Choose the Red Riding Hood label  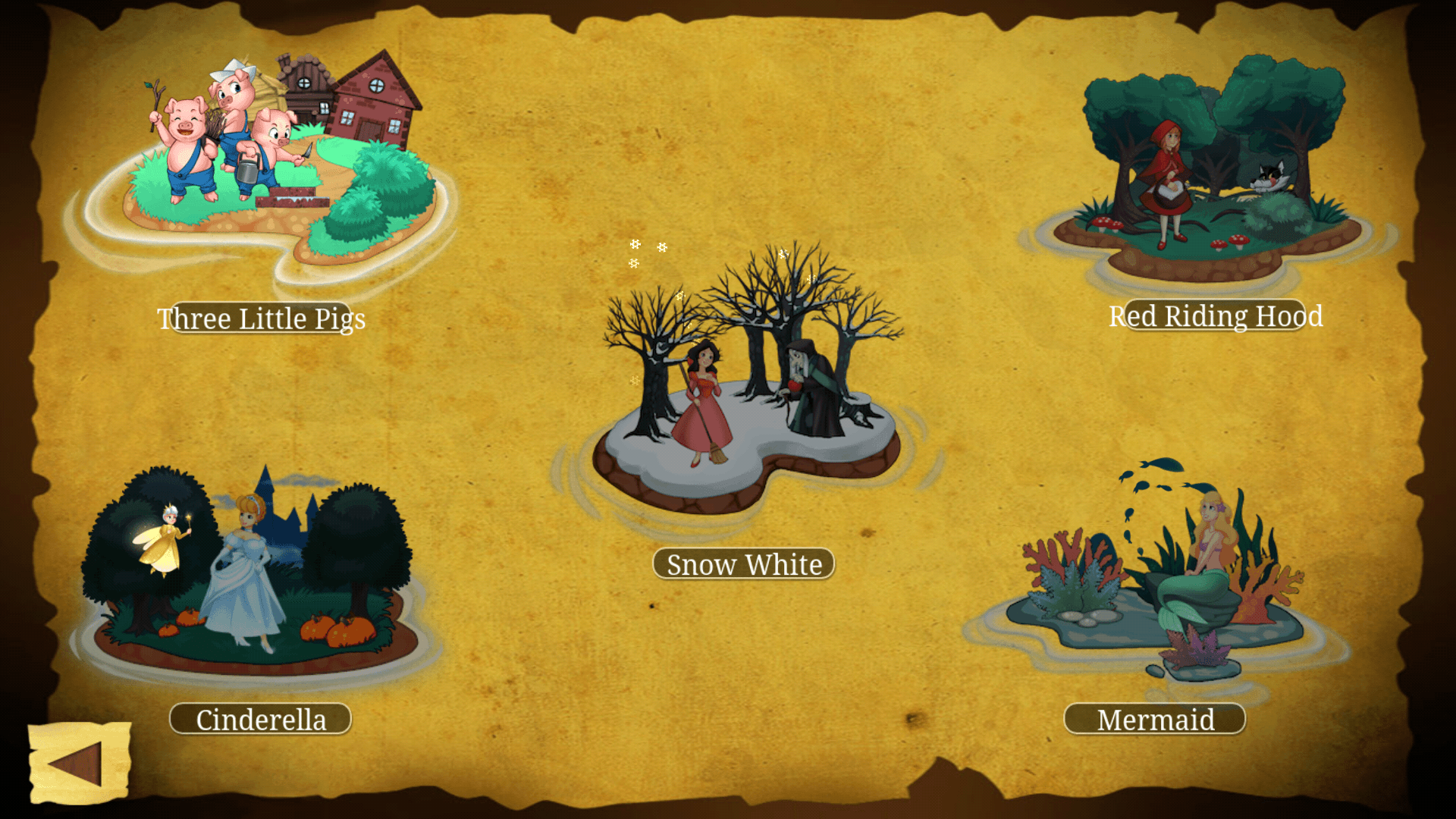(1216, 316)
